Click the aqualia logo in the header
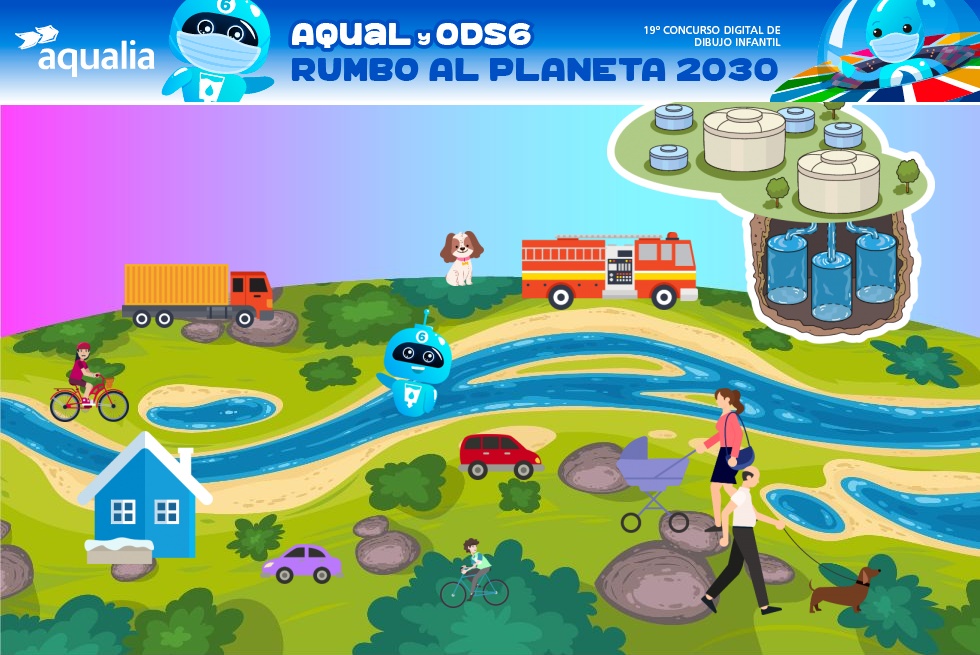The height and width of the screenshot is (655, 980). click(86, 51)
